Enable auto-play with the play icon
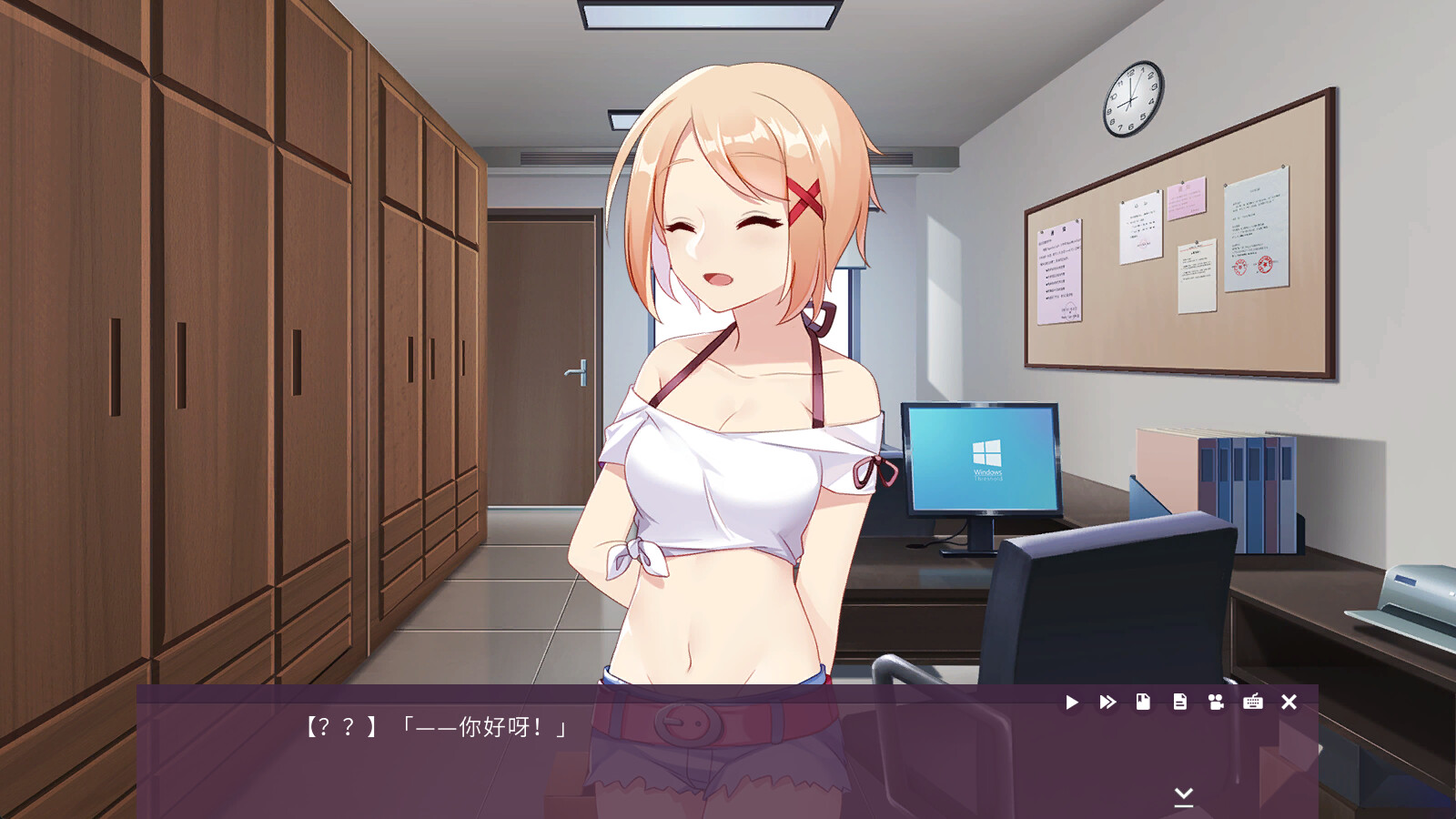The image size is (1456, 819). 1072,703
